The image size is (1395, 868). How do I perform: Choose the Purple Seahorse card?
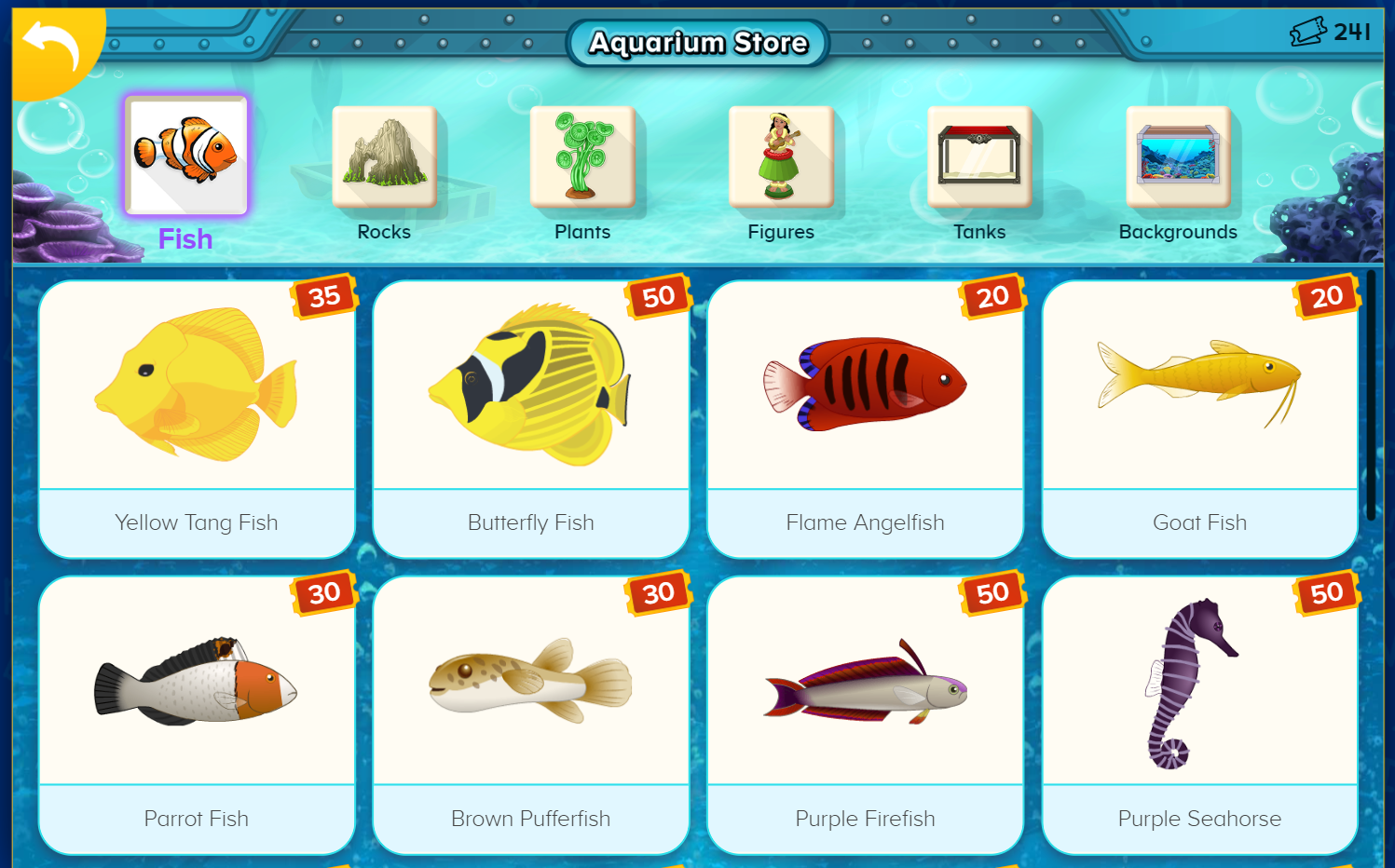point(1199,714)
